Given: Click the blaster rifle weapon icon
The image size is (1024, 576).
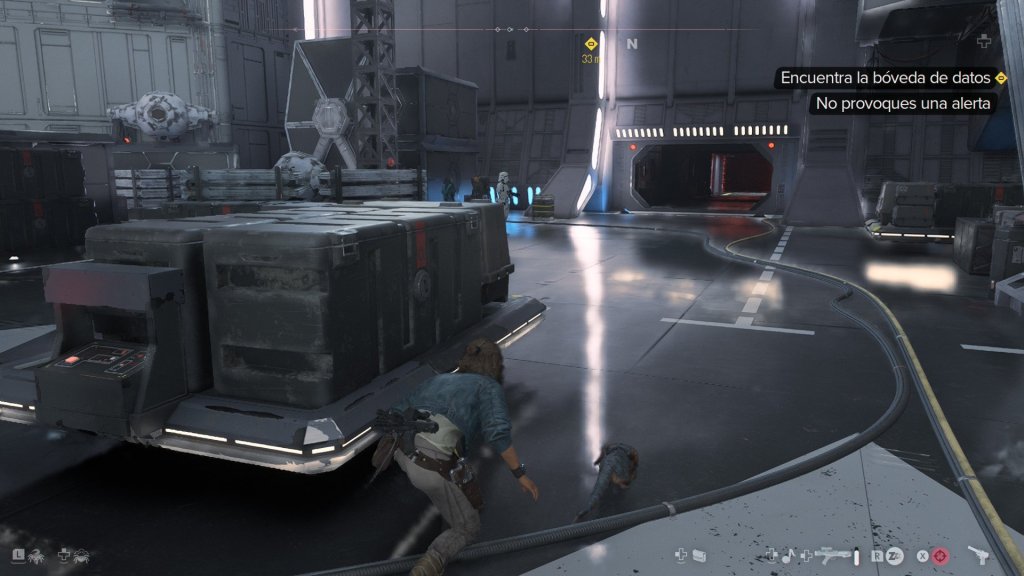Looking at the screenshot, I should click(x=832, y=554).
